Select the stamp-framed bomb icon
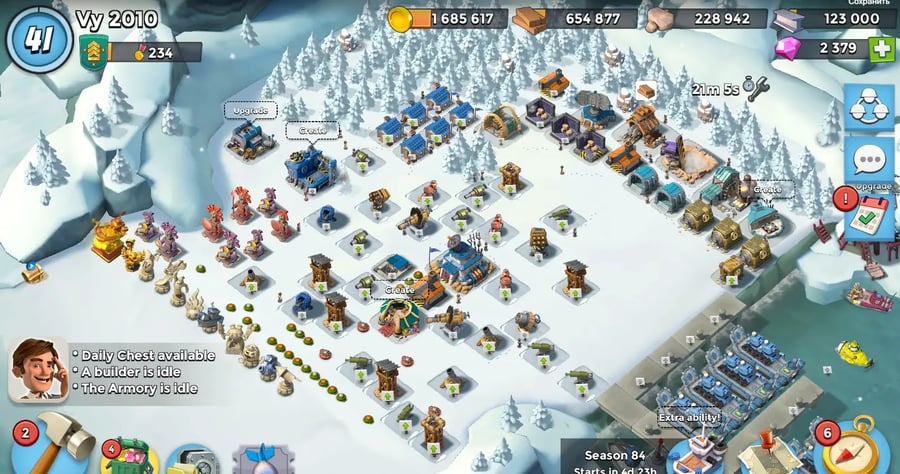The width and height of the screenshot is (900, 474). (x=264, y=460)
